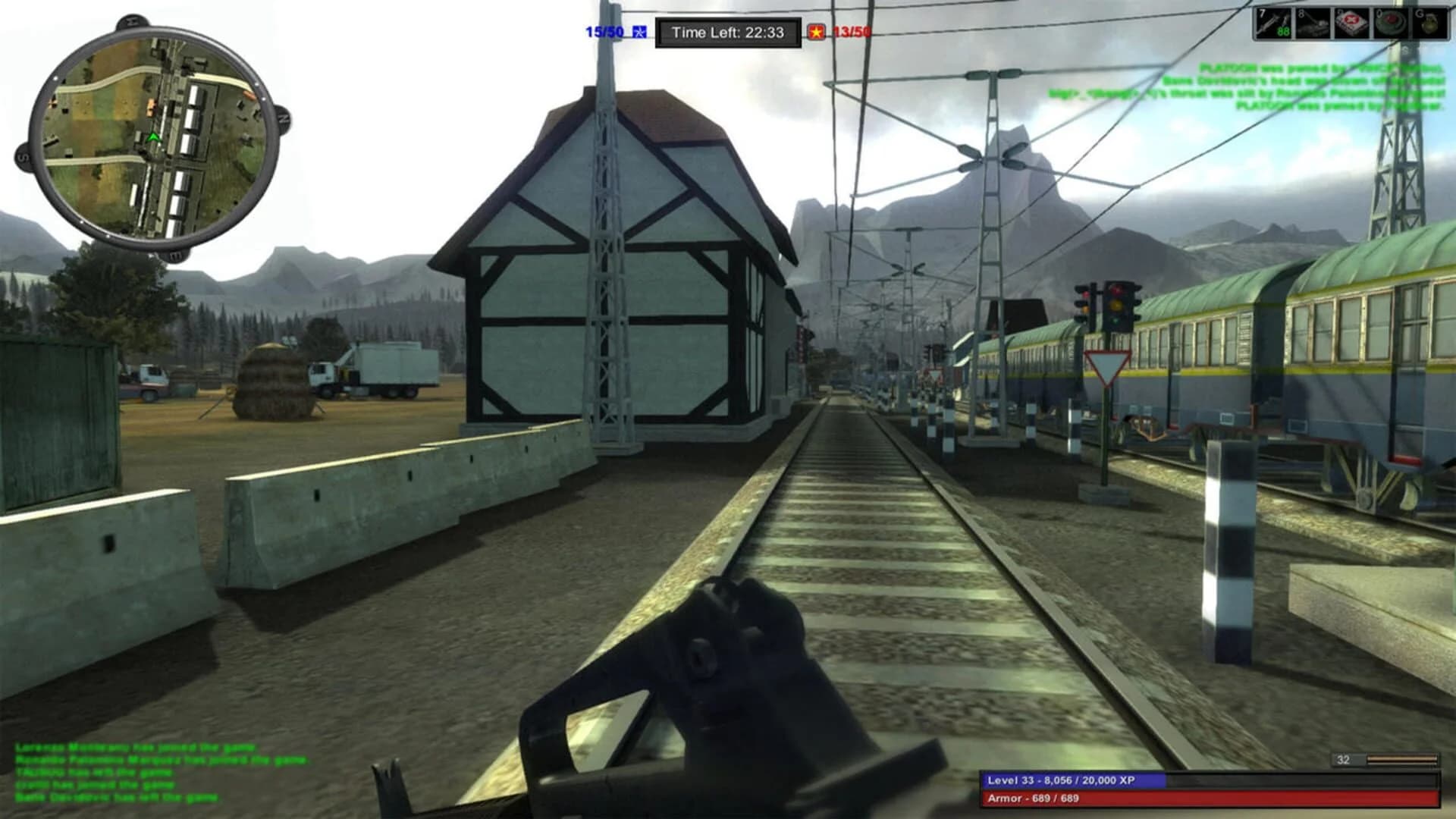Select the weapon in slot 8

coord(1312,25)
